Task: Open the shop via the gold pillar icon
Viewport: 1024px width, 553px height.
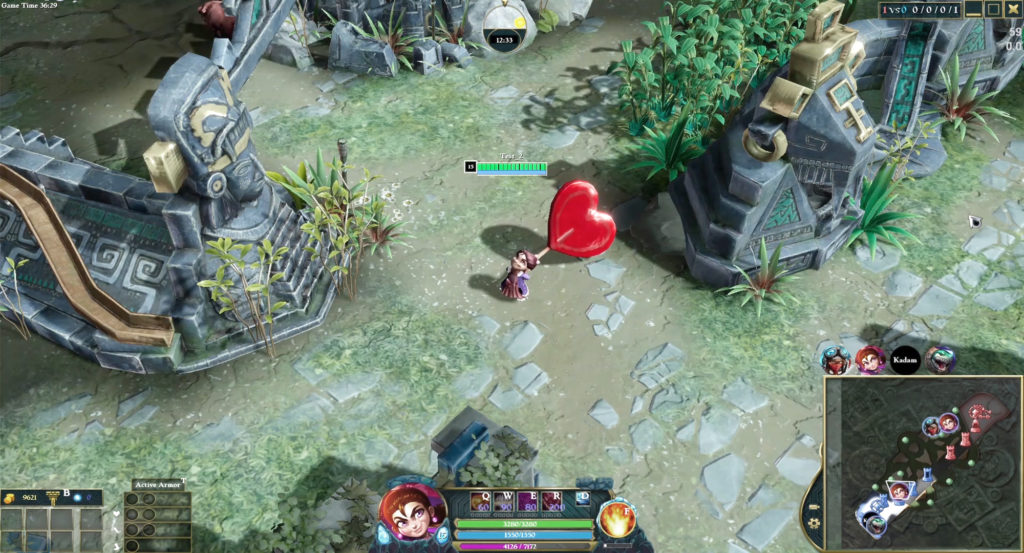Action: (52, 496)
